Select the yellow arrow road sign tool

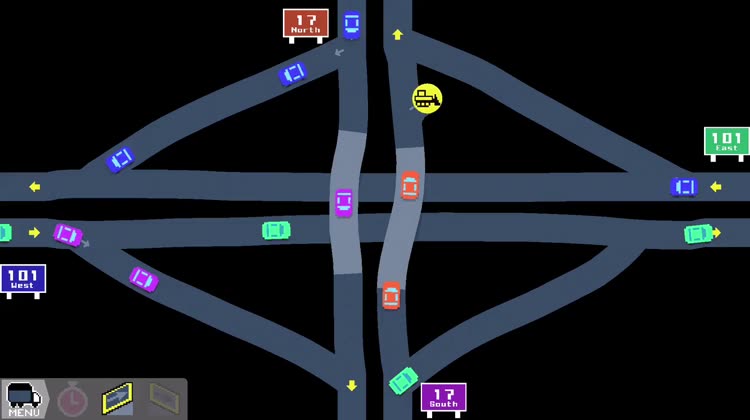[118, 399]
